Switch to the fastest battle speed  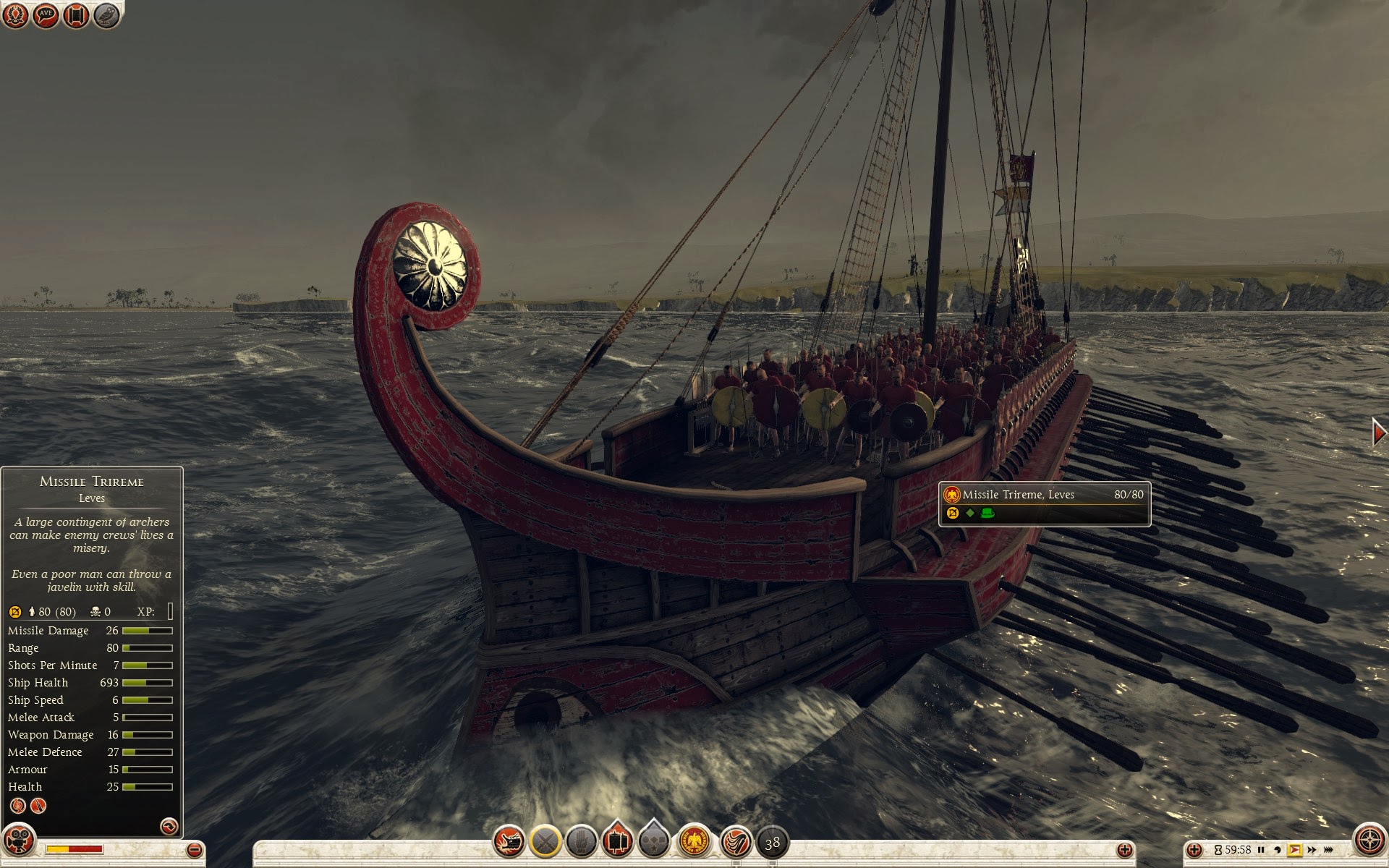coord(1329,850)
